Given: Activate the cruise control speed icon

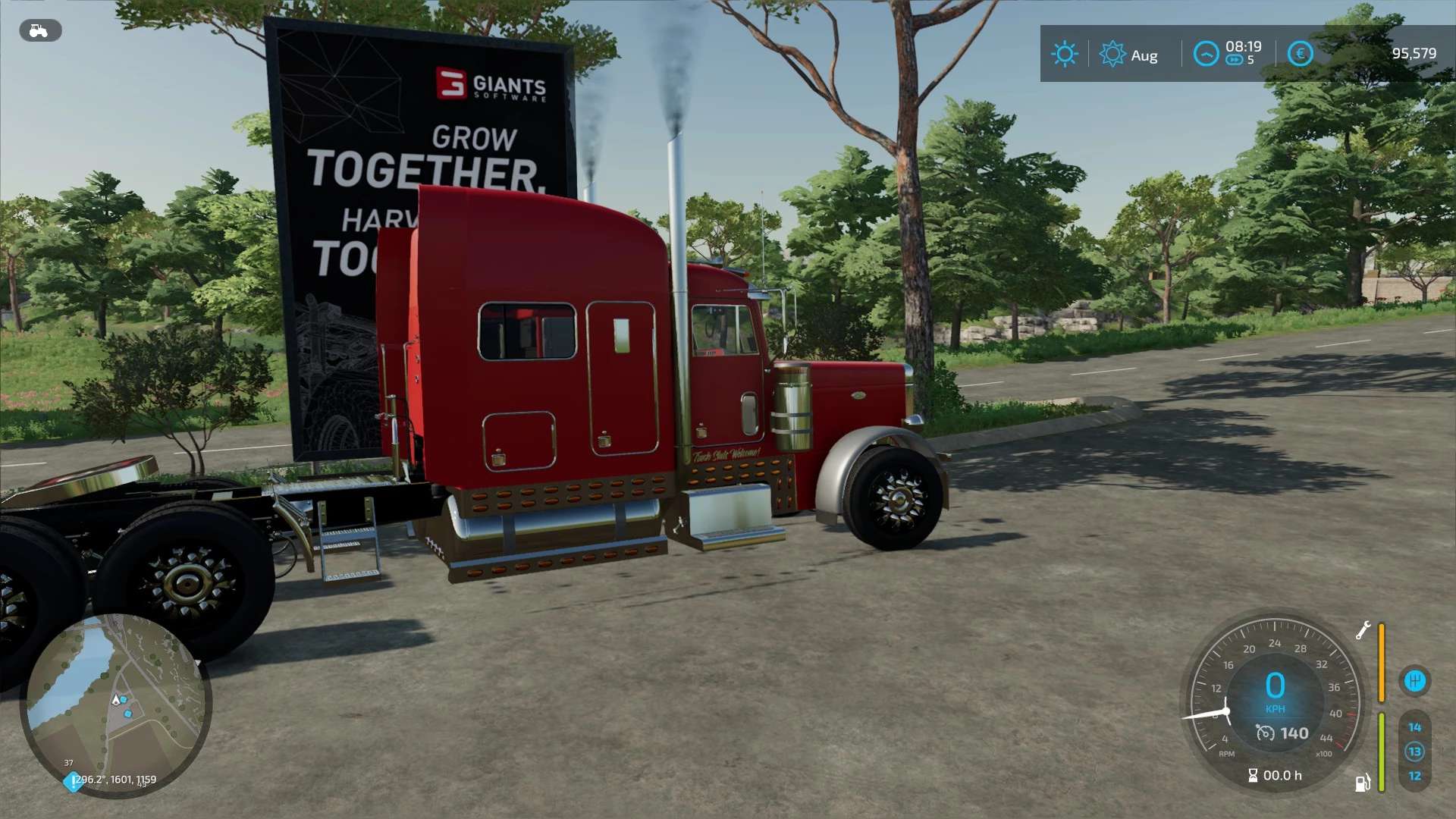Looking at the screenshot, I should tap(1265, 733).
